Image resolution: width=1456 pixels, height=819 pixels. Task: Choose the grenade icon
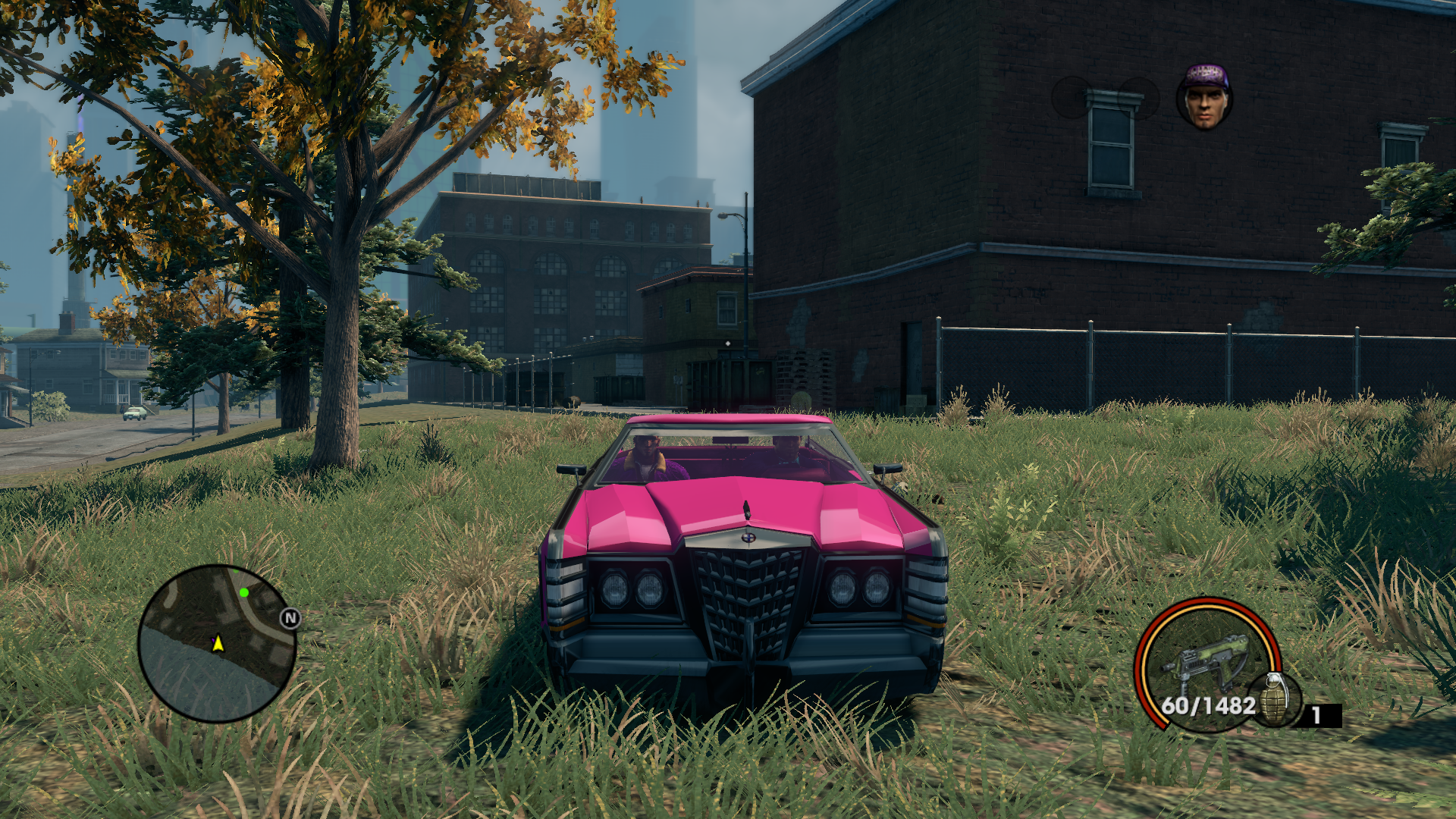pos(1276,699)
